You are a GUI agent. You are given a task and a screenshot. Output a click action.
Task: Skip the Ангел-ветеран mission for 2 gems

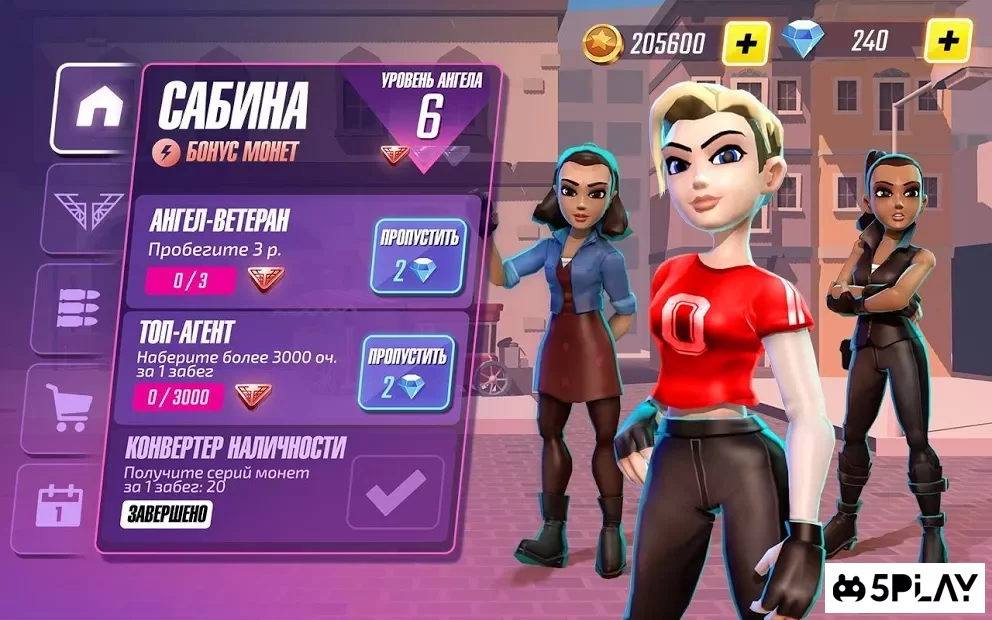tap(418, 256)
